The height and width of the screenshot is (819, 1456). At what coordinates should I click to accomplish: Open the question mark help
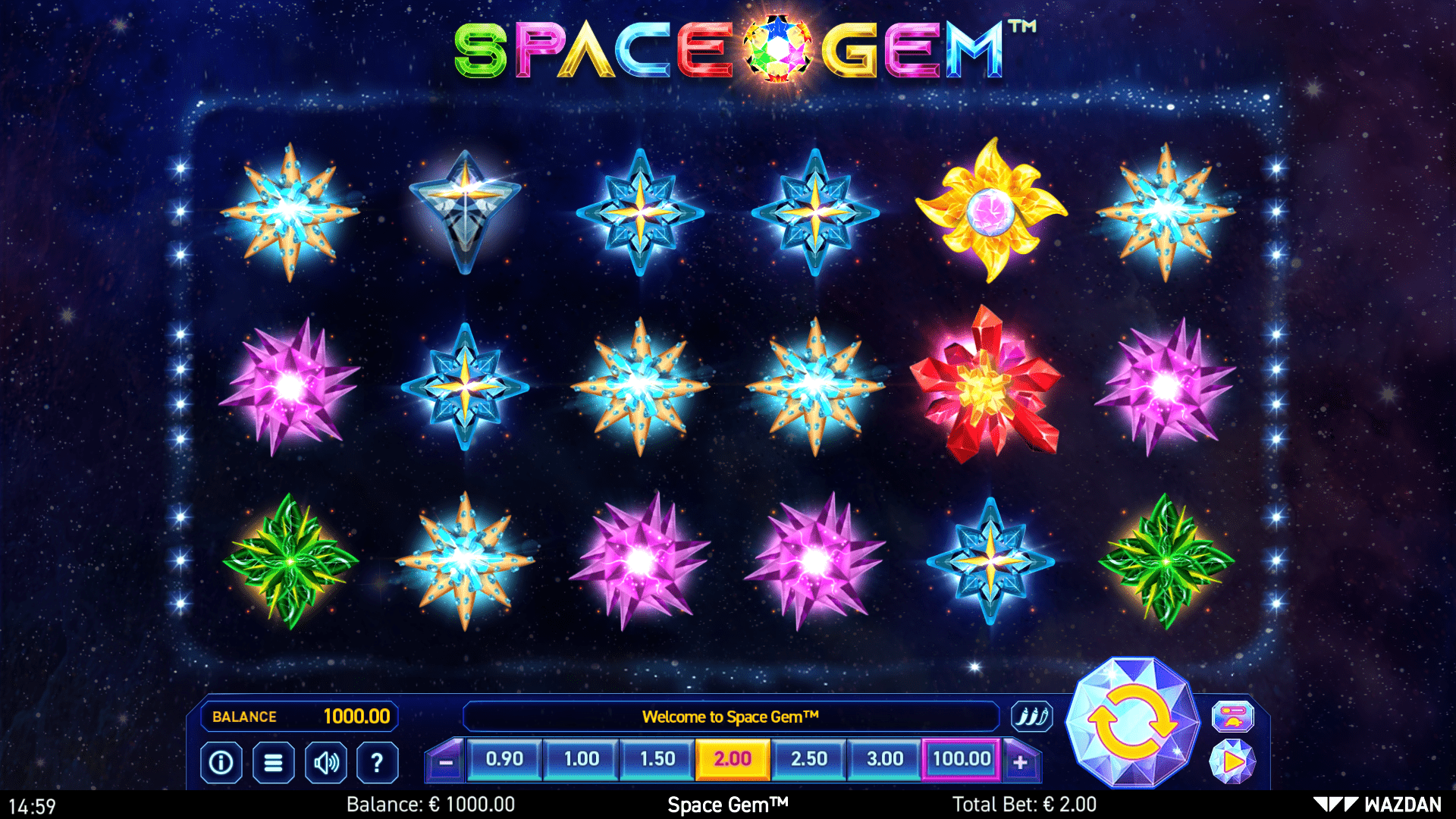click(377, 762)
